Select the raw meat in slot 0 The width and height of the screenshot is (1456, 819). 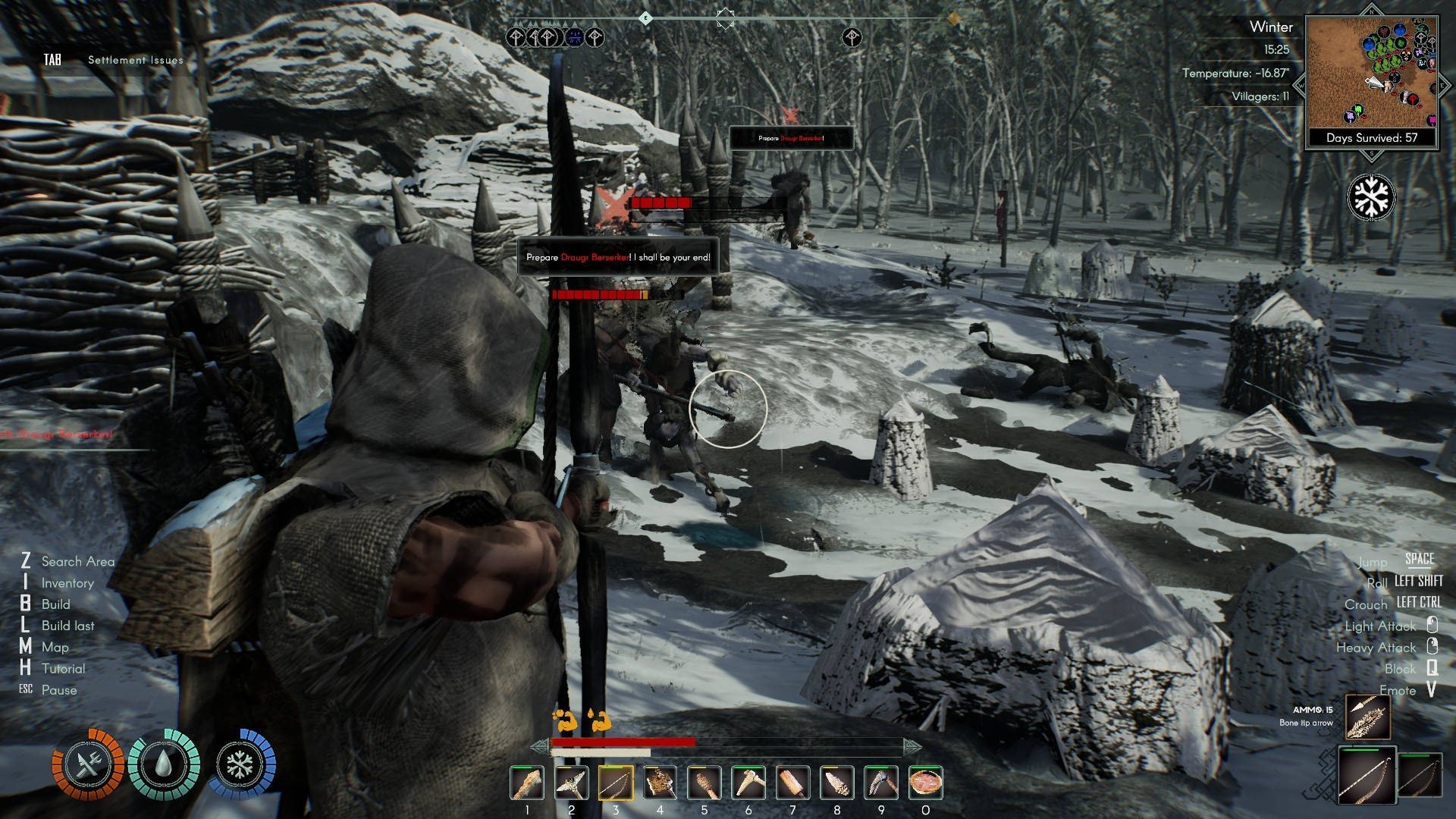coord(925,783)
